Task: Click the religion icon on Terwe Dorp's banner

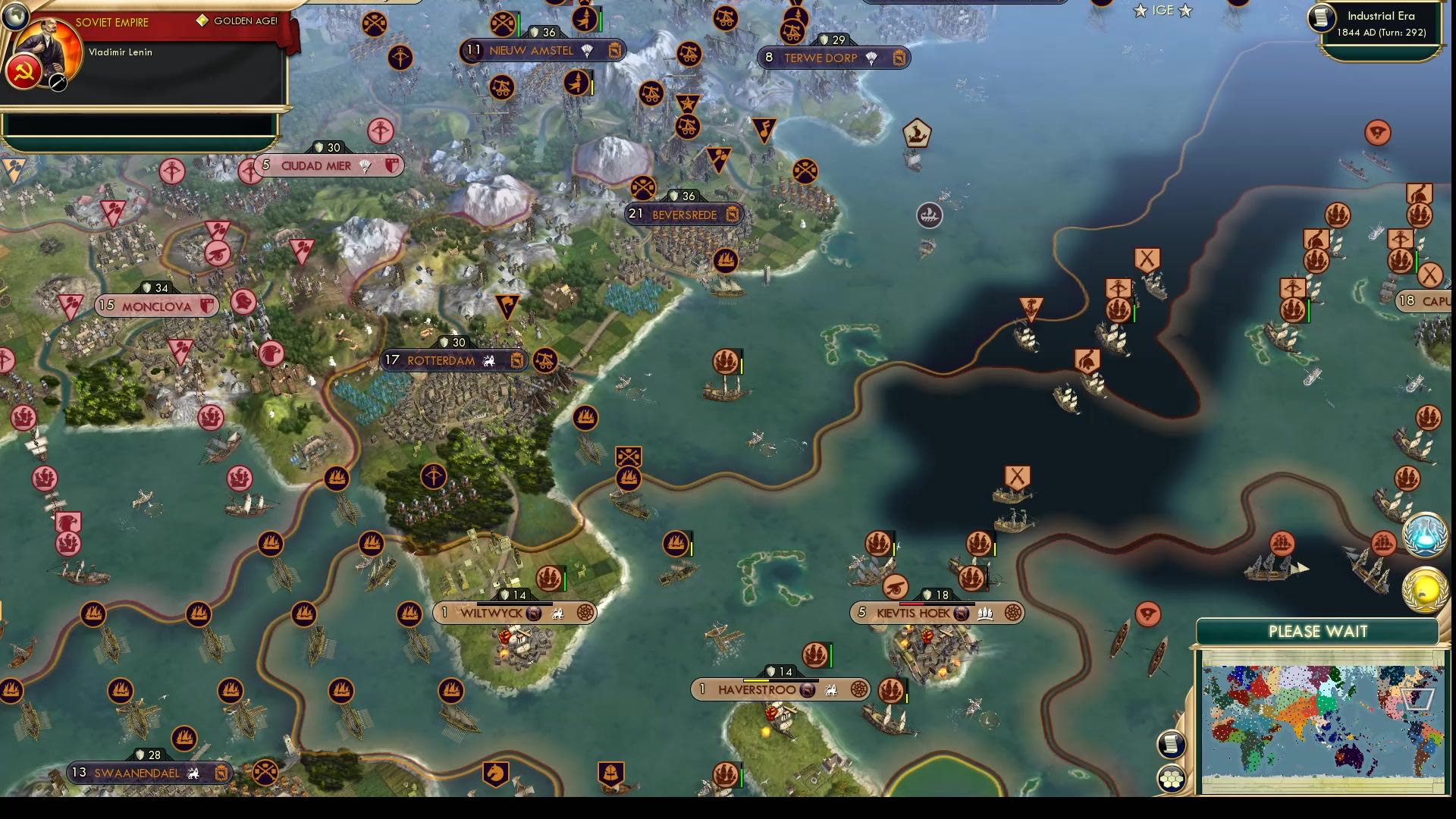Action: 872,58
